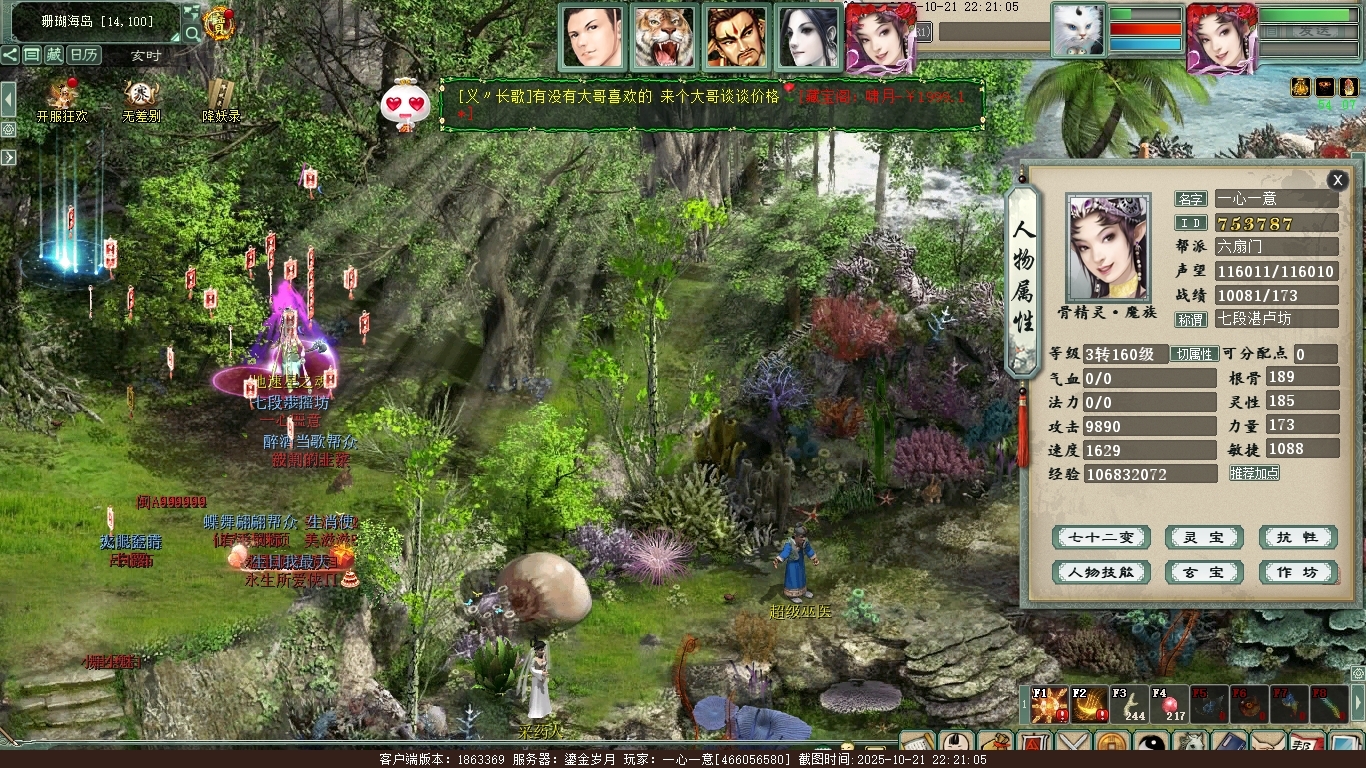Viewport: 1366px width, 768px height.
Task: Open the 七十二变 transformation menu
Action: click(x=1101, y=538)
